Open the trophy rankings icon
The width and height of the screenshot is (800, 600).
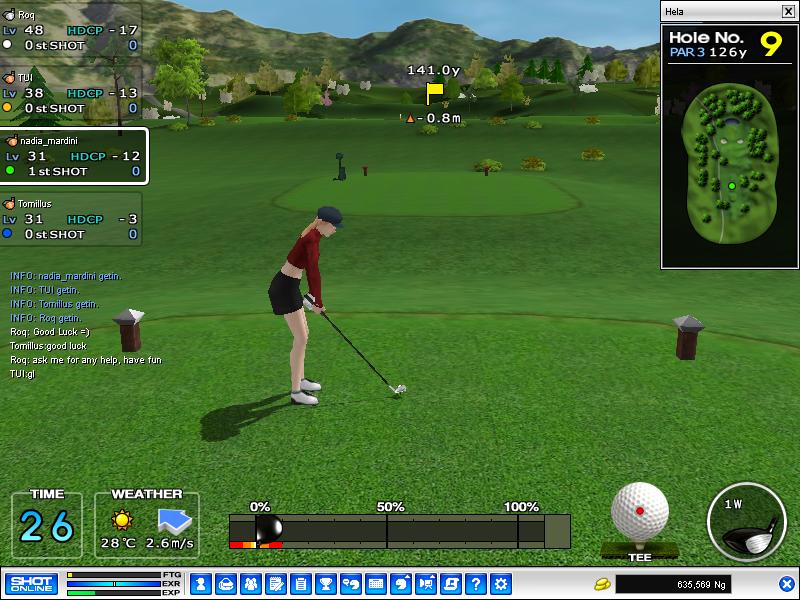click(325, 583)
